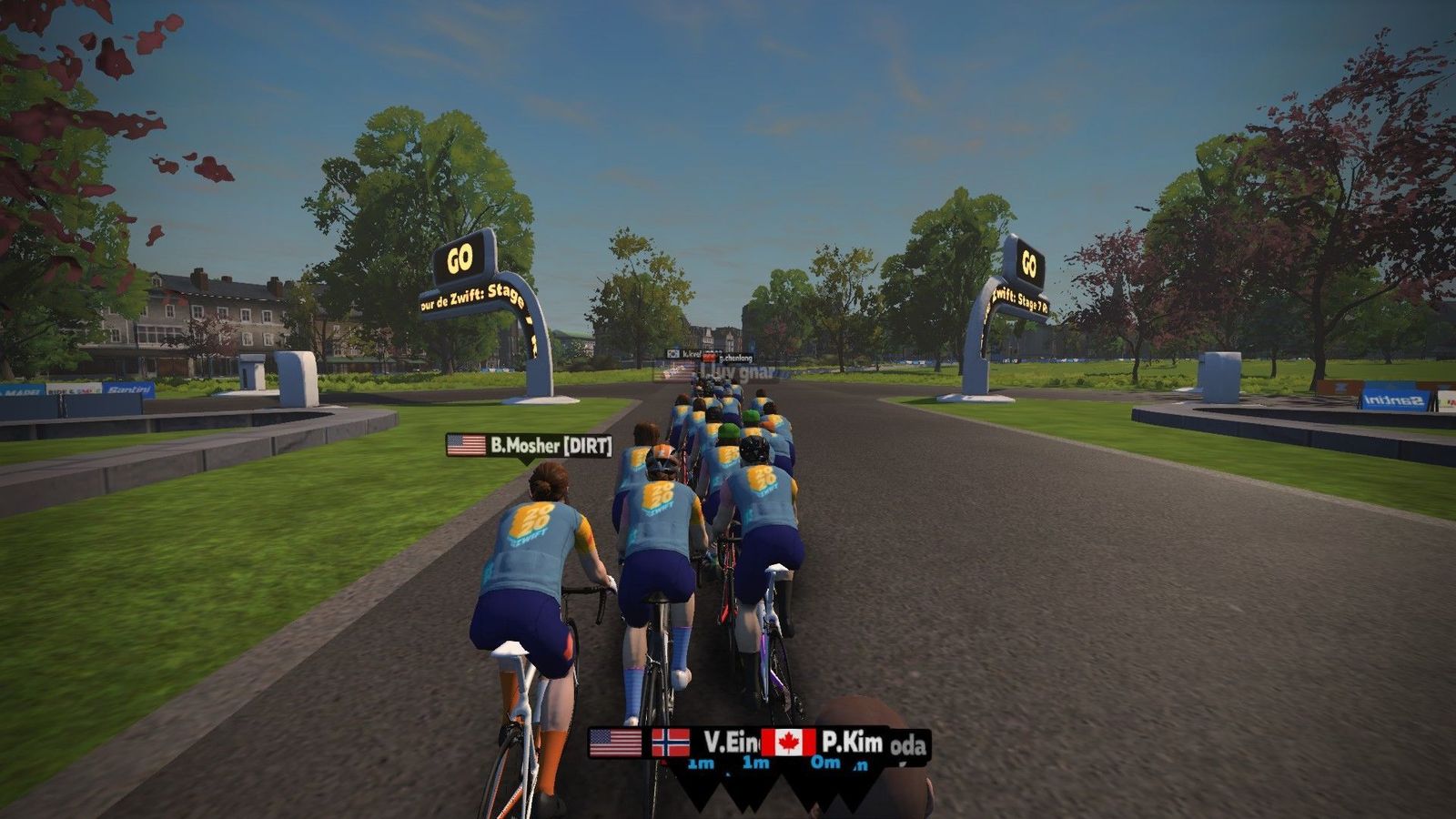Click the P.Kim name tag with Canadian flag
This screenshot has height=819, width=1456.
pyautogui.click(x=824, y=743)
